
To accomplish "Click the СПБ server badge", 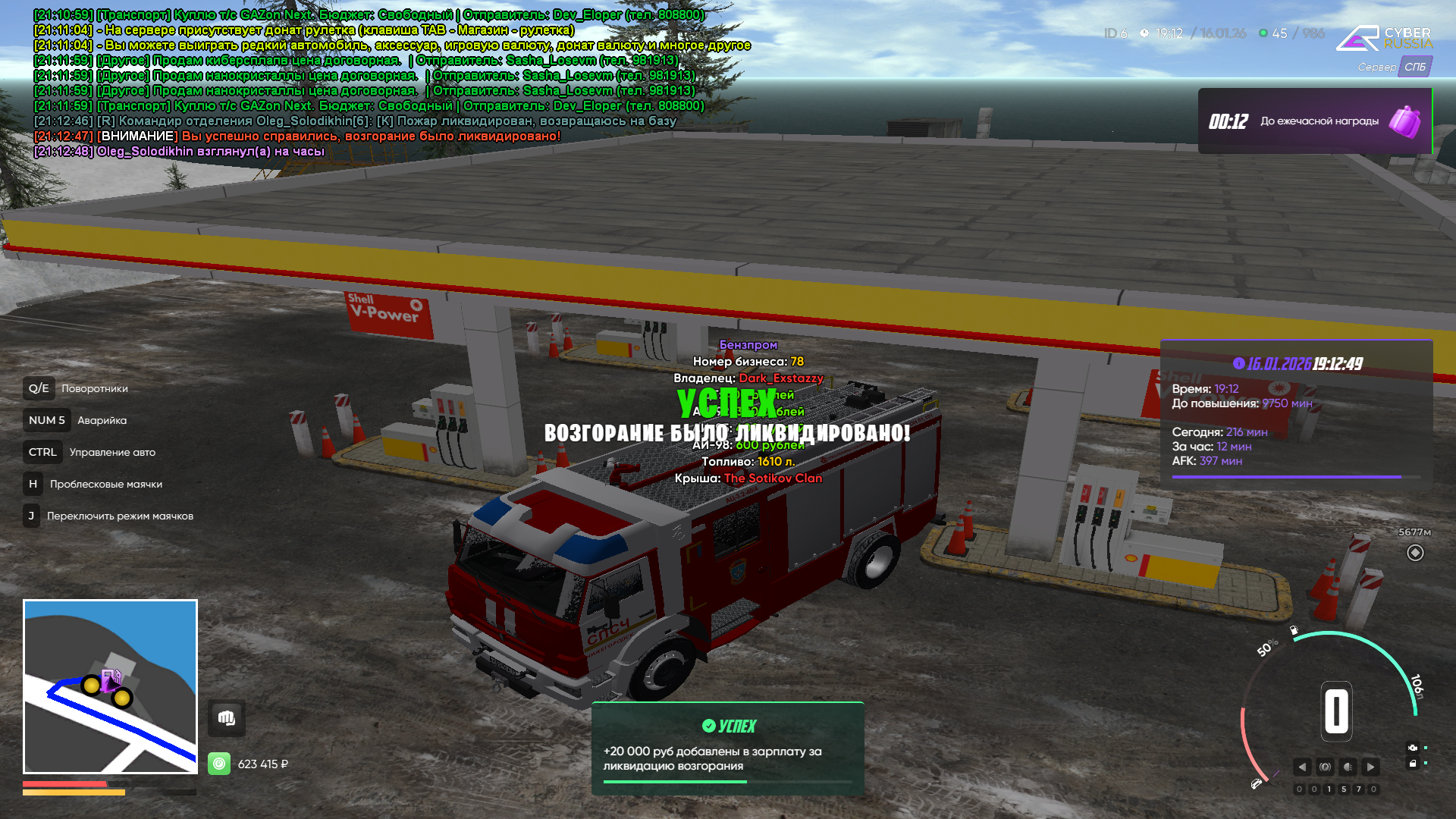I will (x=1415, y=67).
